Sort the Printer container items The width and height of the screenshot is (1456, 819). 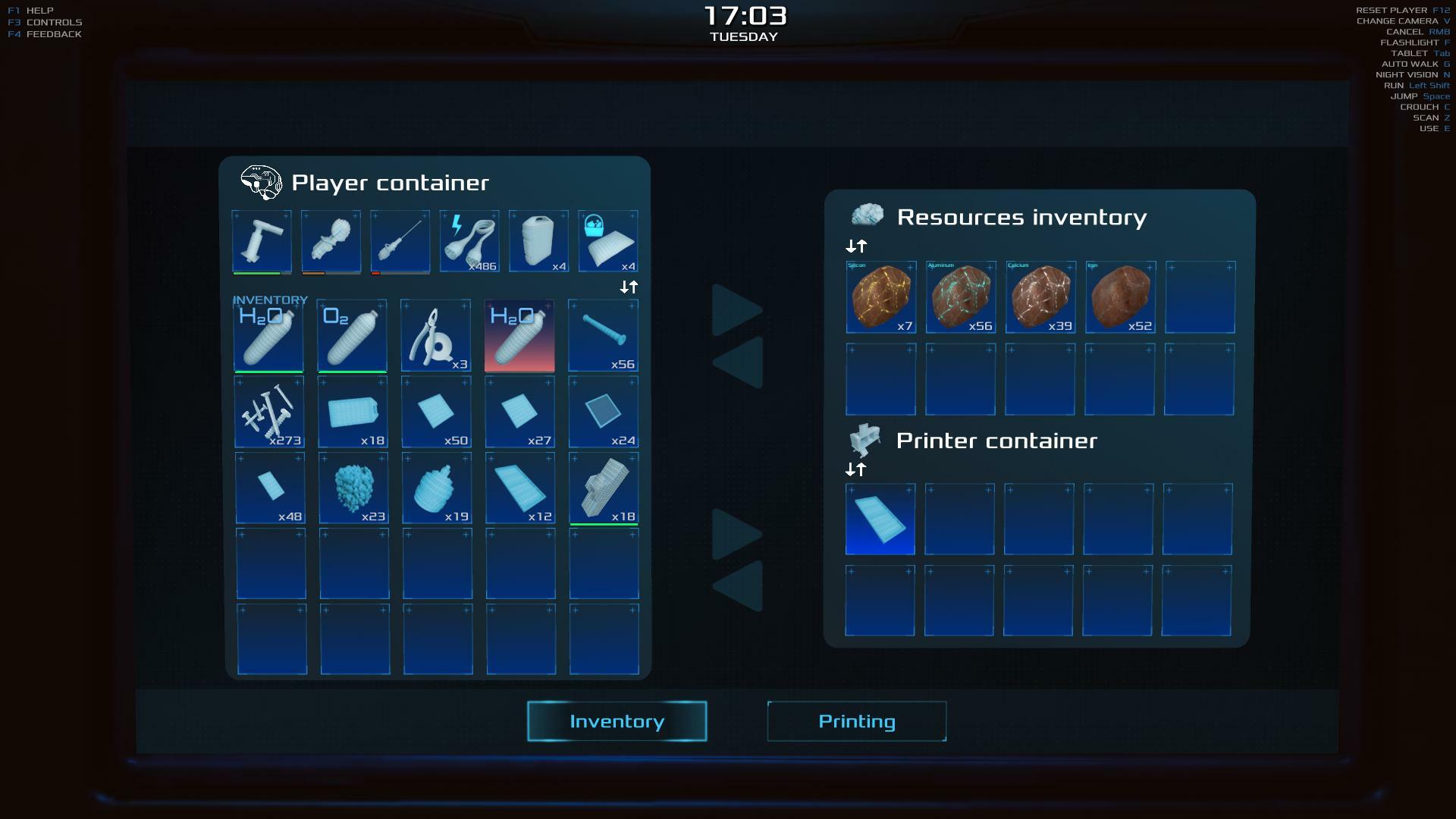coord(855,469)
